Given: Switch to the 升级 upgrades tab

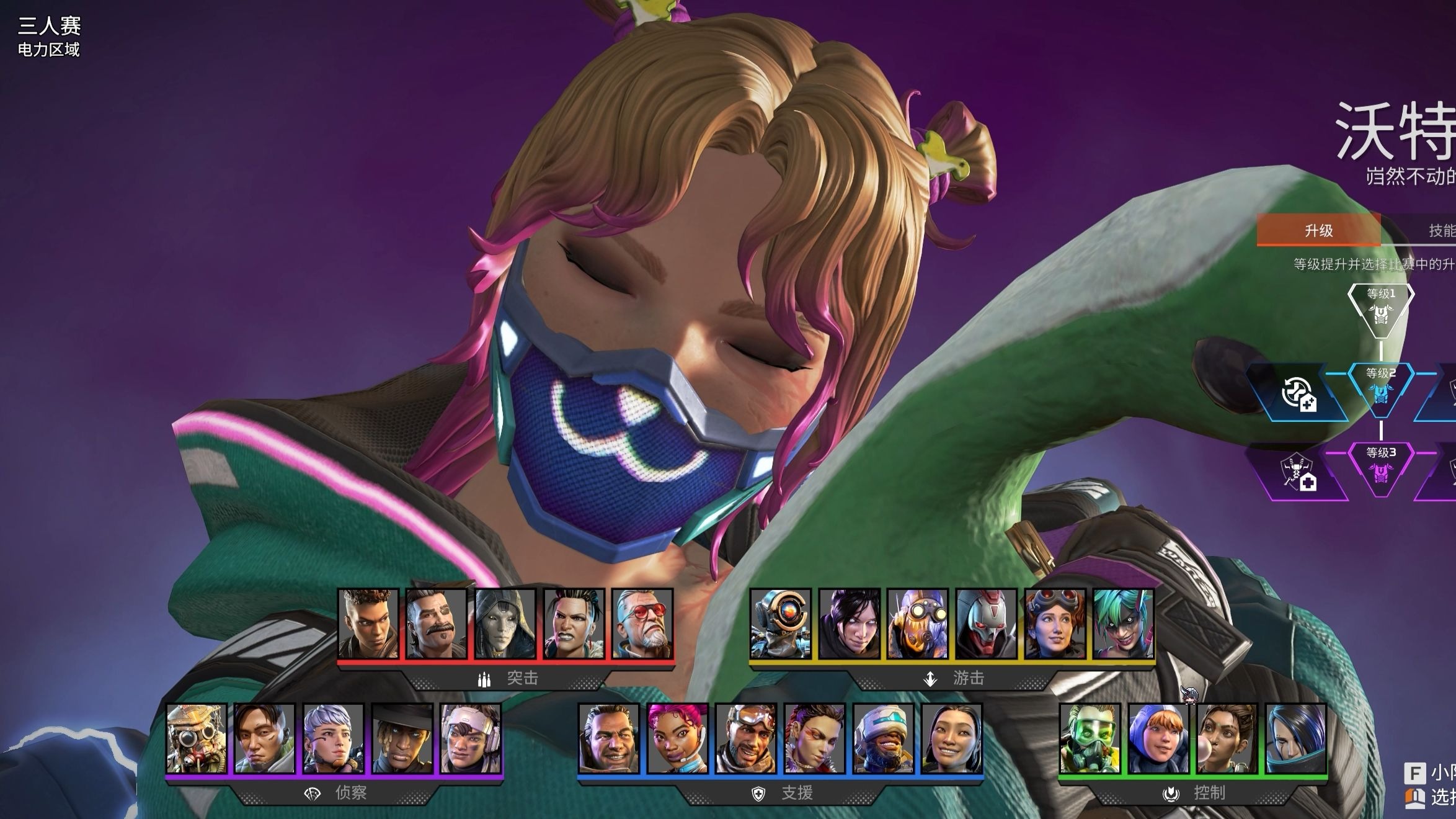Looking at the screenshot, I should 1318,231.
